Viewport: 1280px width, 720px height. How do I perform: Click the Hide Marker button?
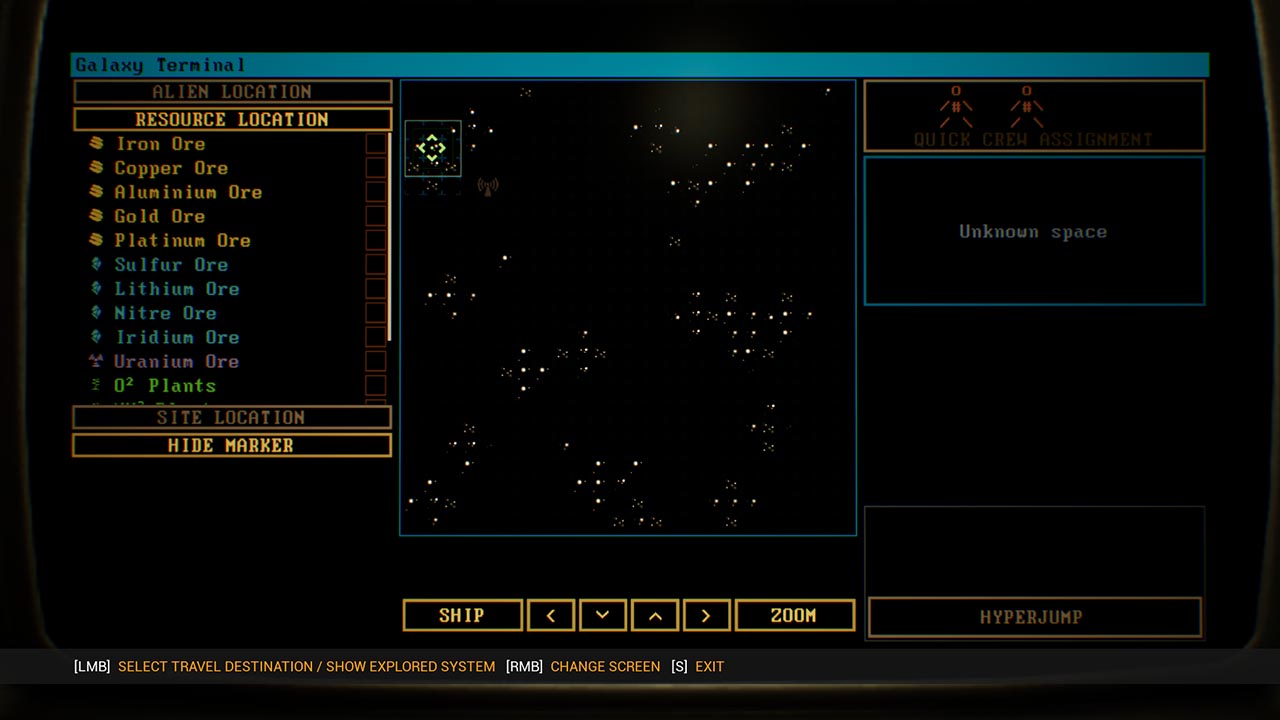(x=232, y=445)
